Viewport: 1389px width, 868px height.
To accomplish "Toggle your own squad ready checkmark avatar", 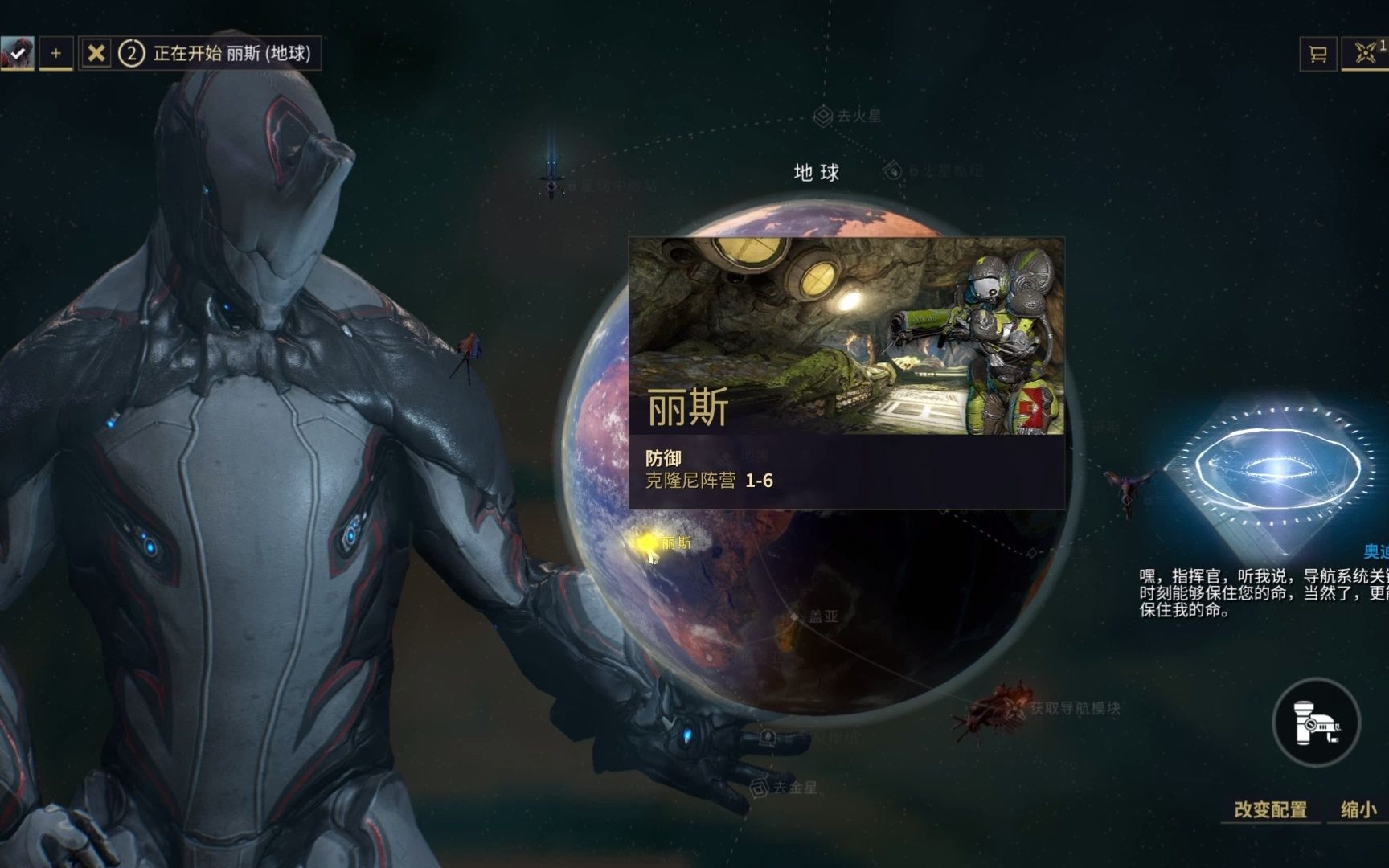I will click(x=18, y=52).
